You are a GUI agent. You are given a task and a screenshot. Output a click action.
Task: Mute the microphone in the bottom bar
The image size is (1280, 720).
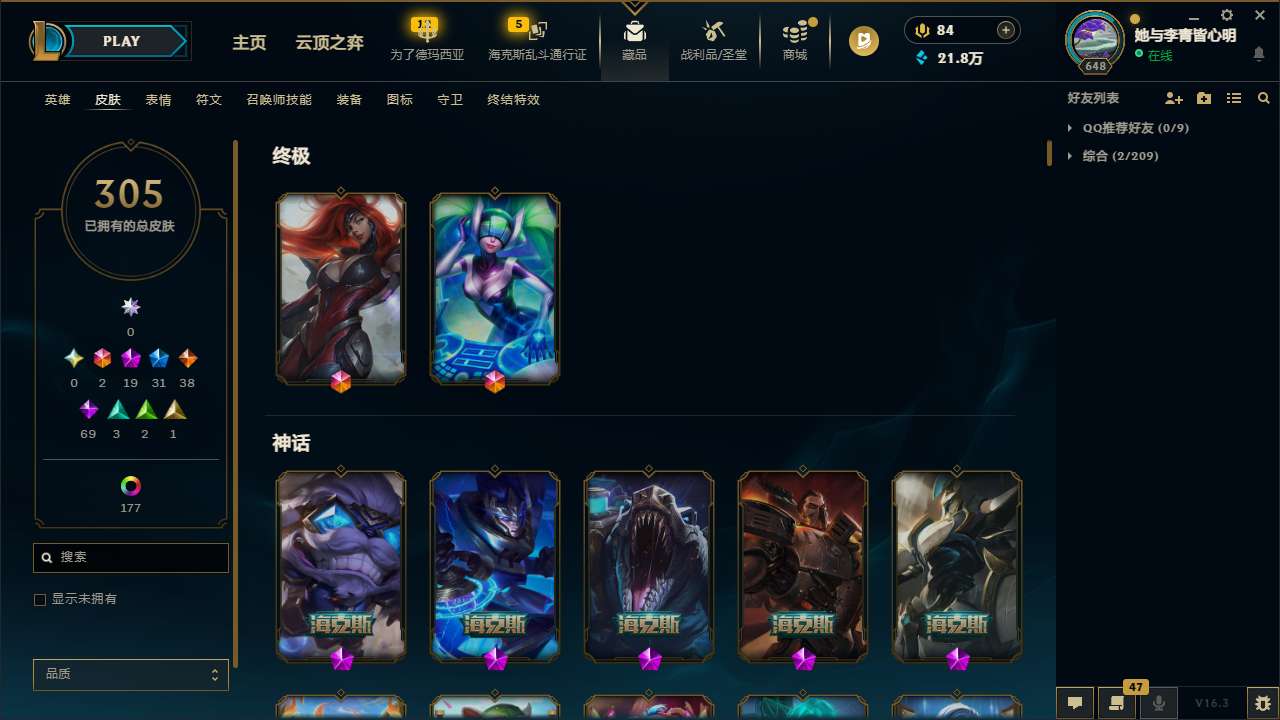[1159, 703]
